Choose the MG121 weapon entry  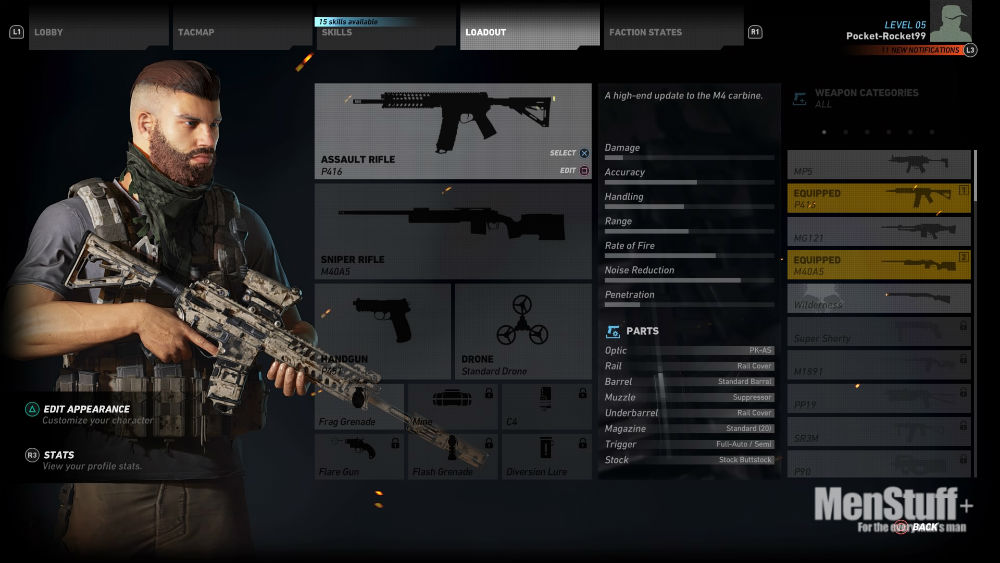[x=878, y=231]
